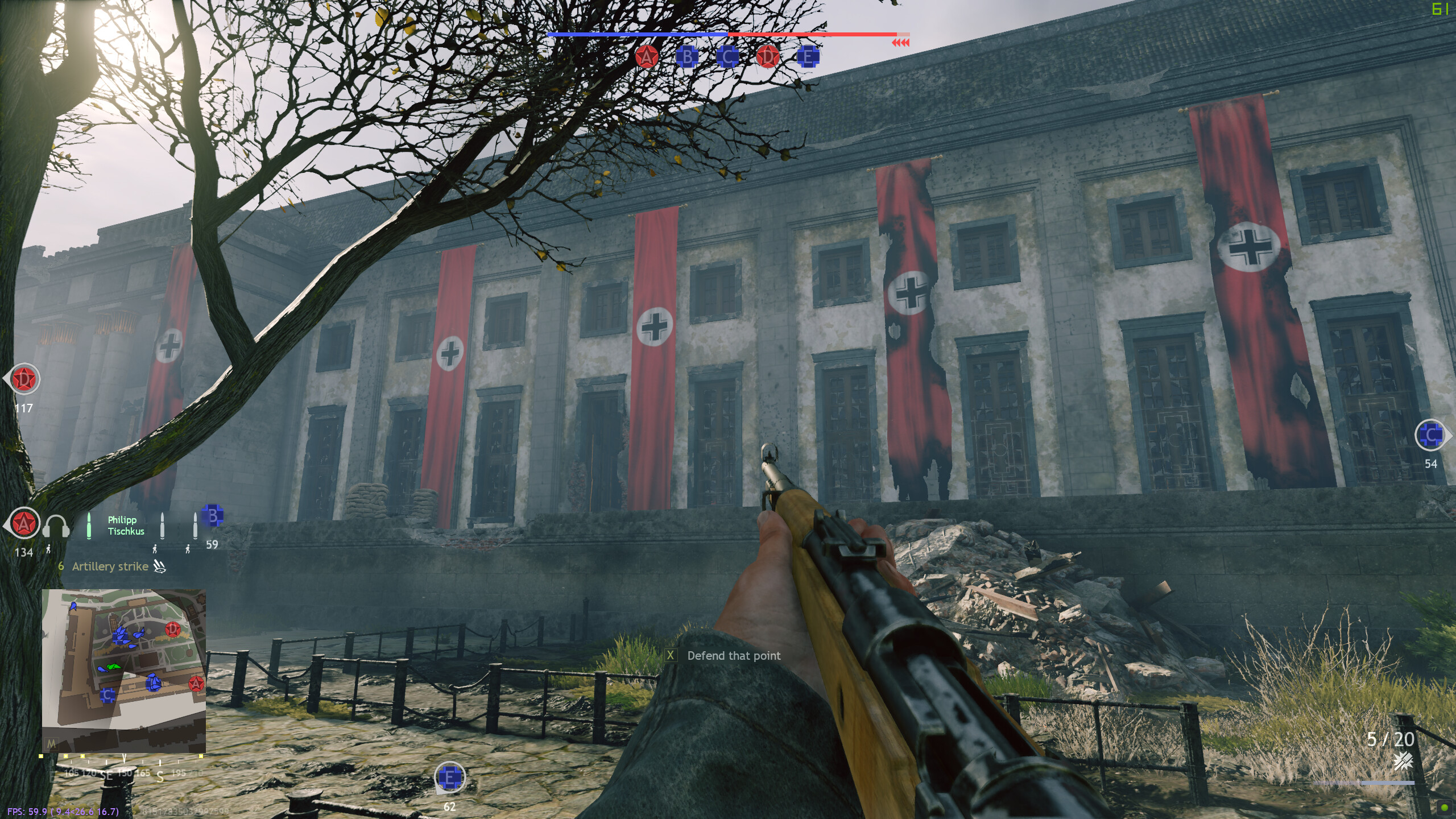Open the minimap

click(123, 671)
